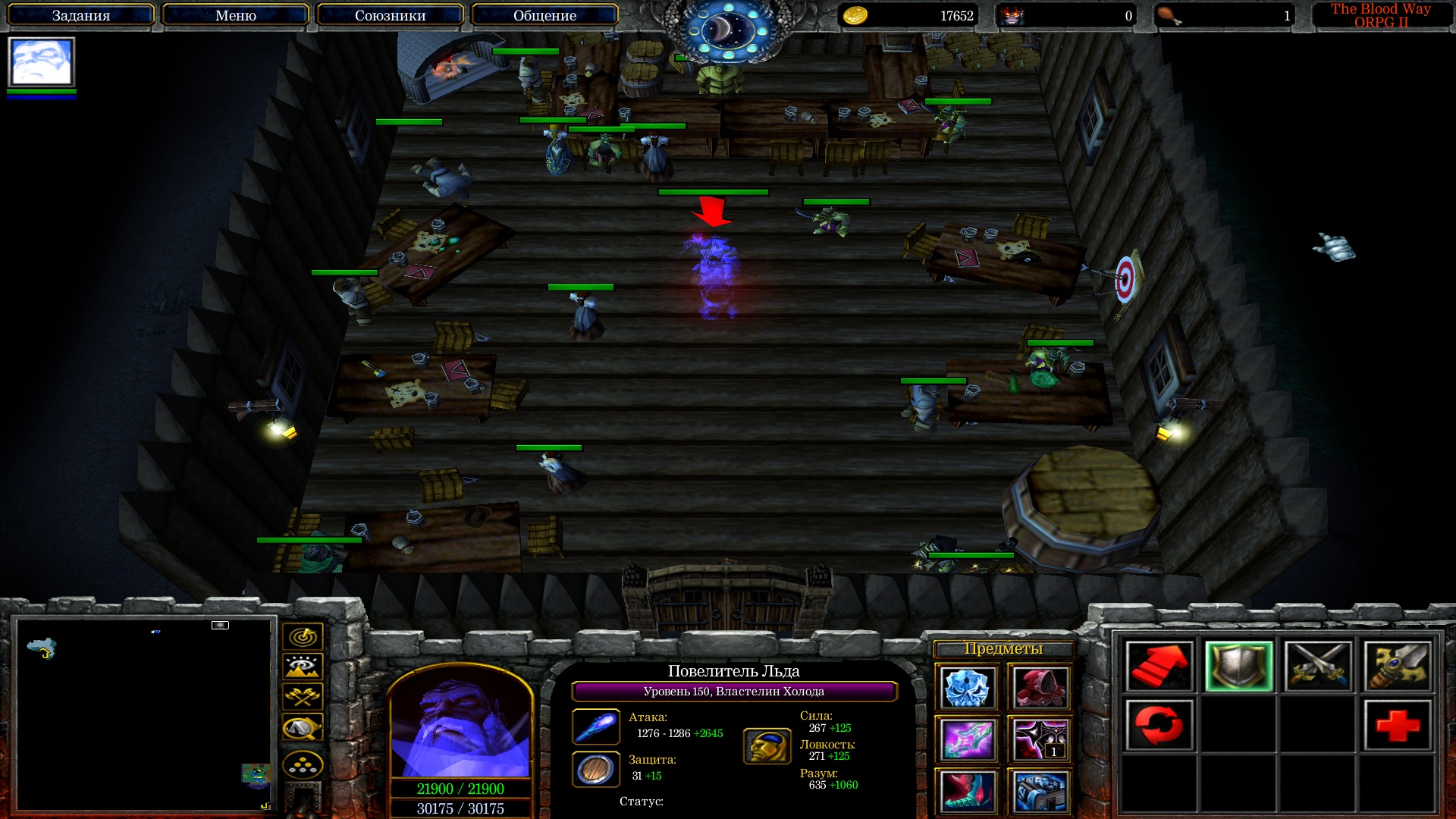1456x819 pixels.
Task: Select the red hooded cloak item
Action: pyautogui.click(x=1039, y=688)
